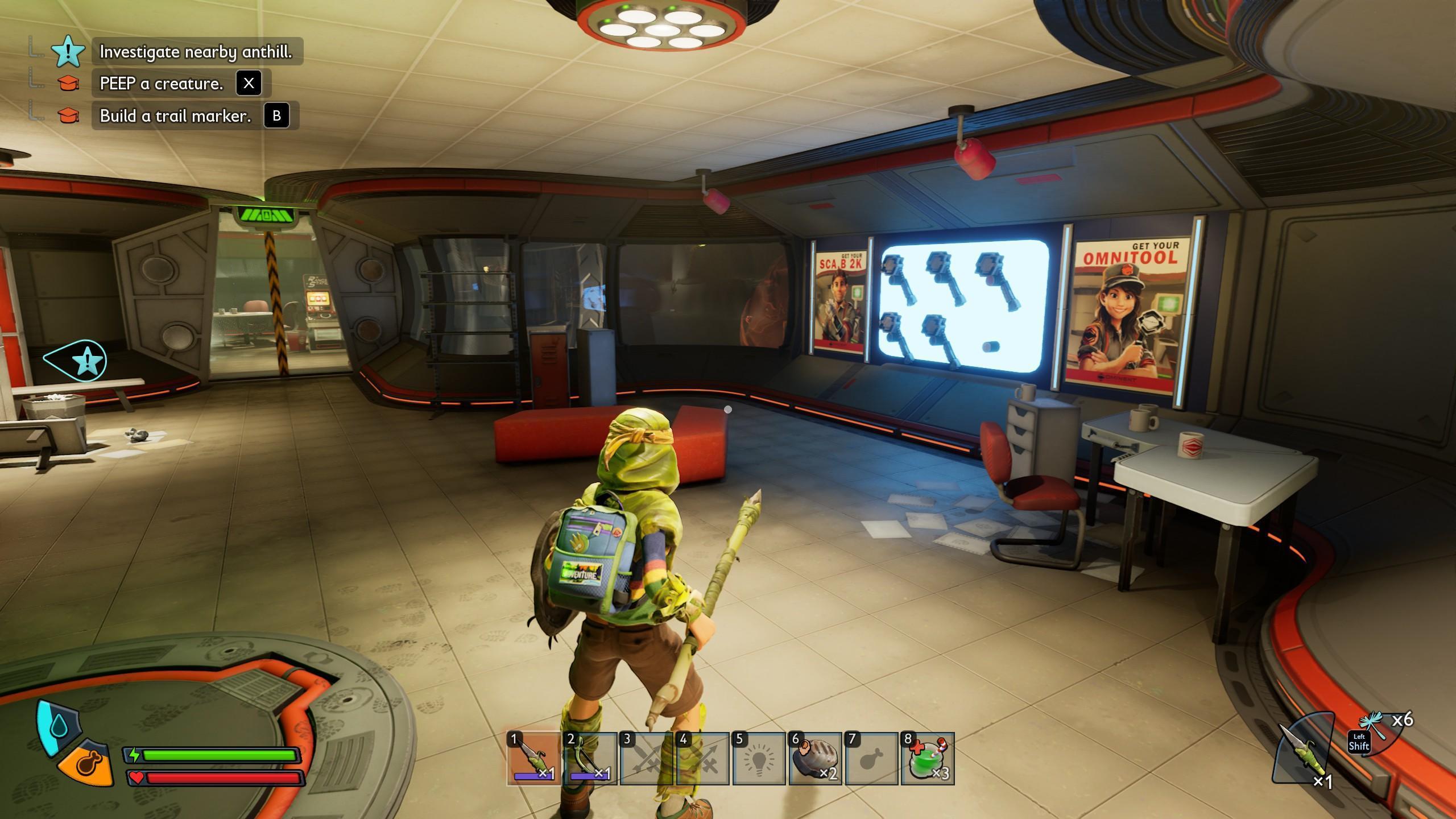Select the cooked meat item in slot 6
The width and height of the screenshot is (1456, 819).
[814, 759]
